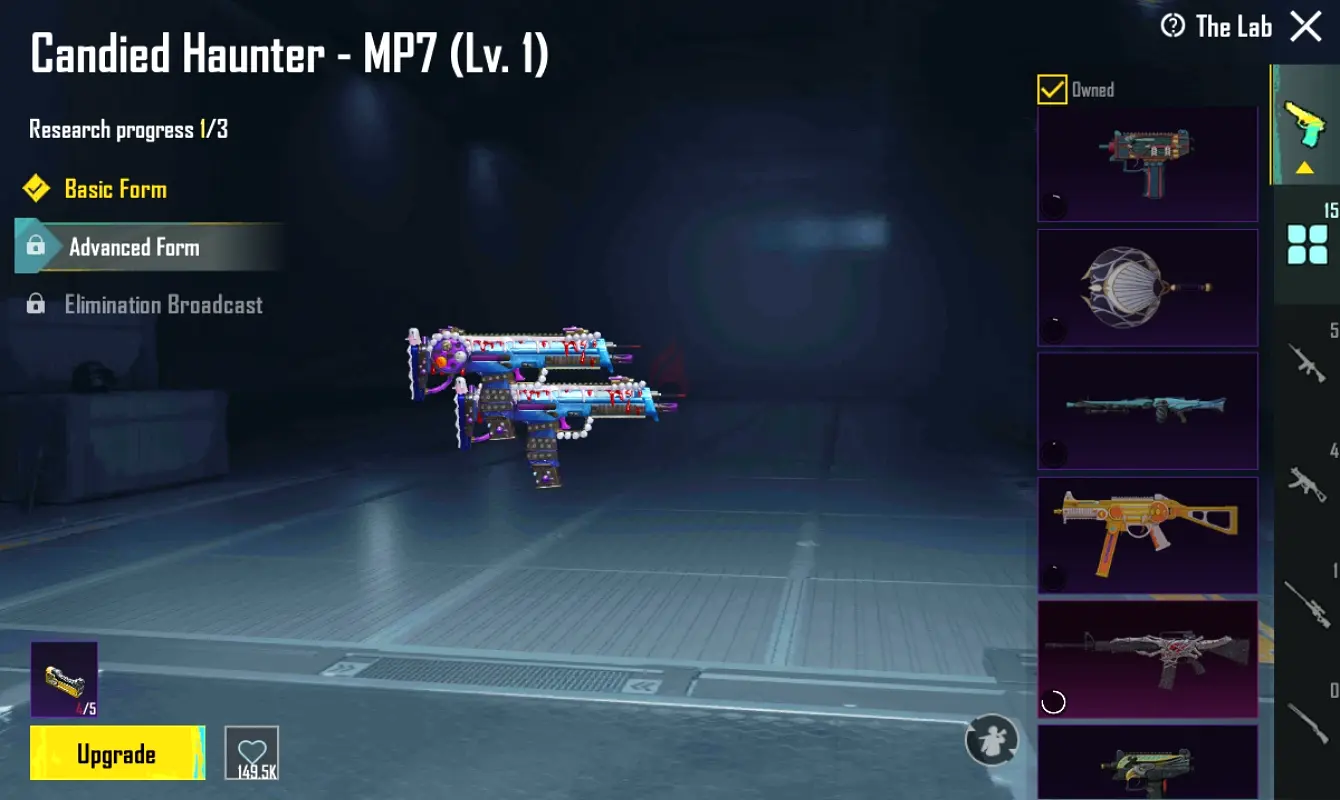View the locked Elimination Broadcast entry
The image size is (1340, 800).
(163, 305)
